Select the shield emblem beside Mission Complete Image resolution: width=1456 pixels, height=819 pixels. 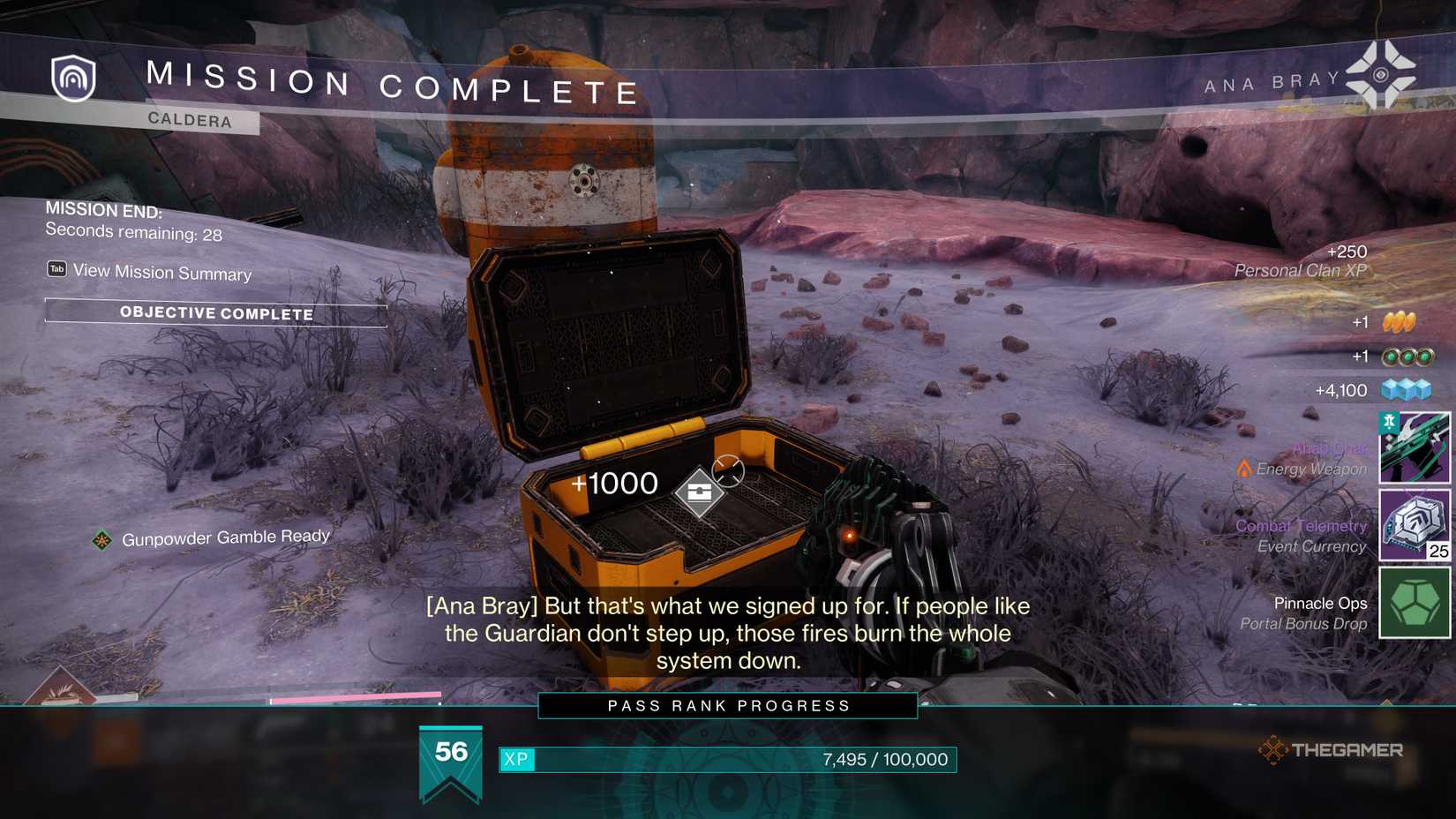click(73, 79)
